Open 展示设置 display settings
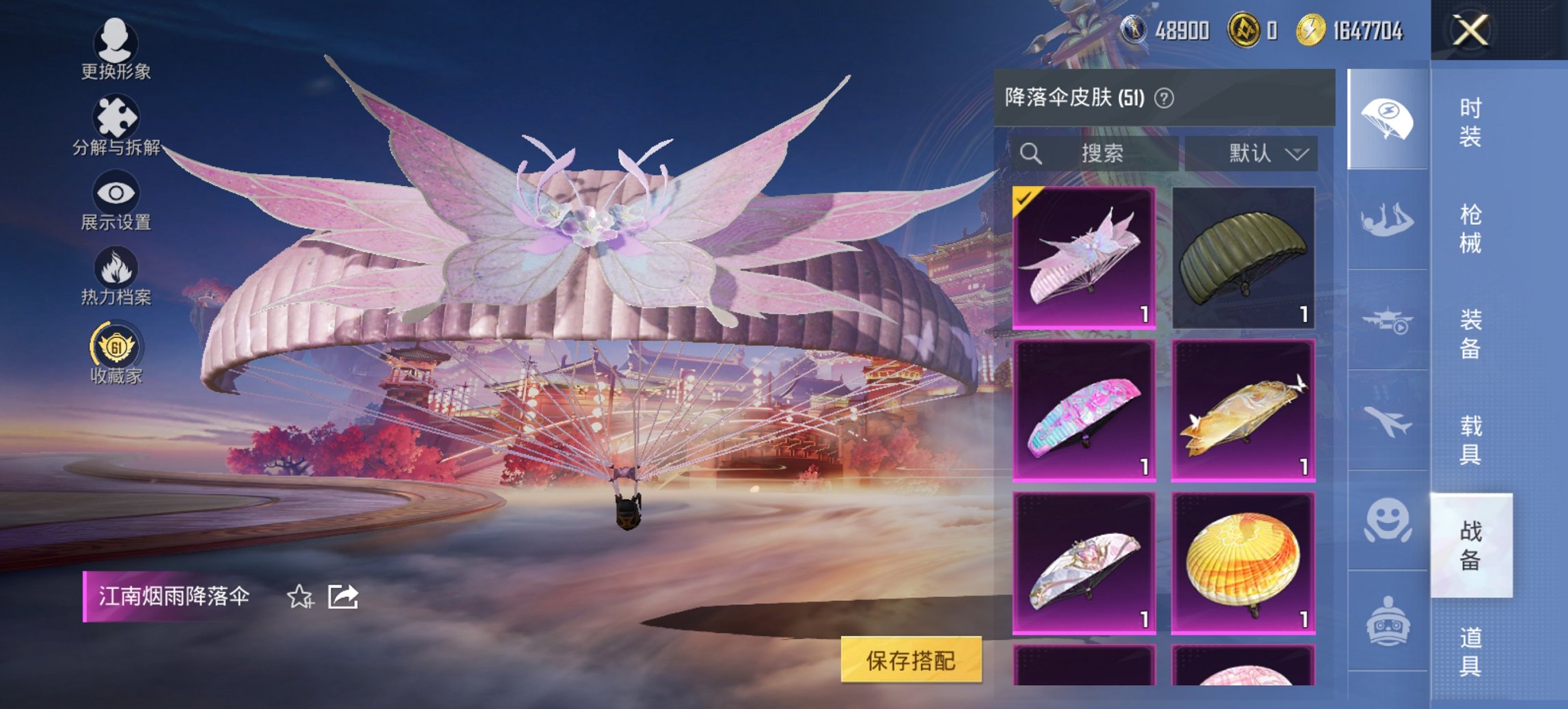The image size is (1568, 709). 118,198
